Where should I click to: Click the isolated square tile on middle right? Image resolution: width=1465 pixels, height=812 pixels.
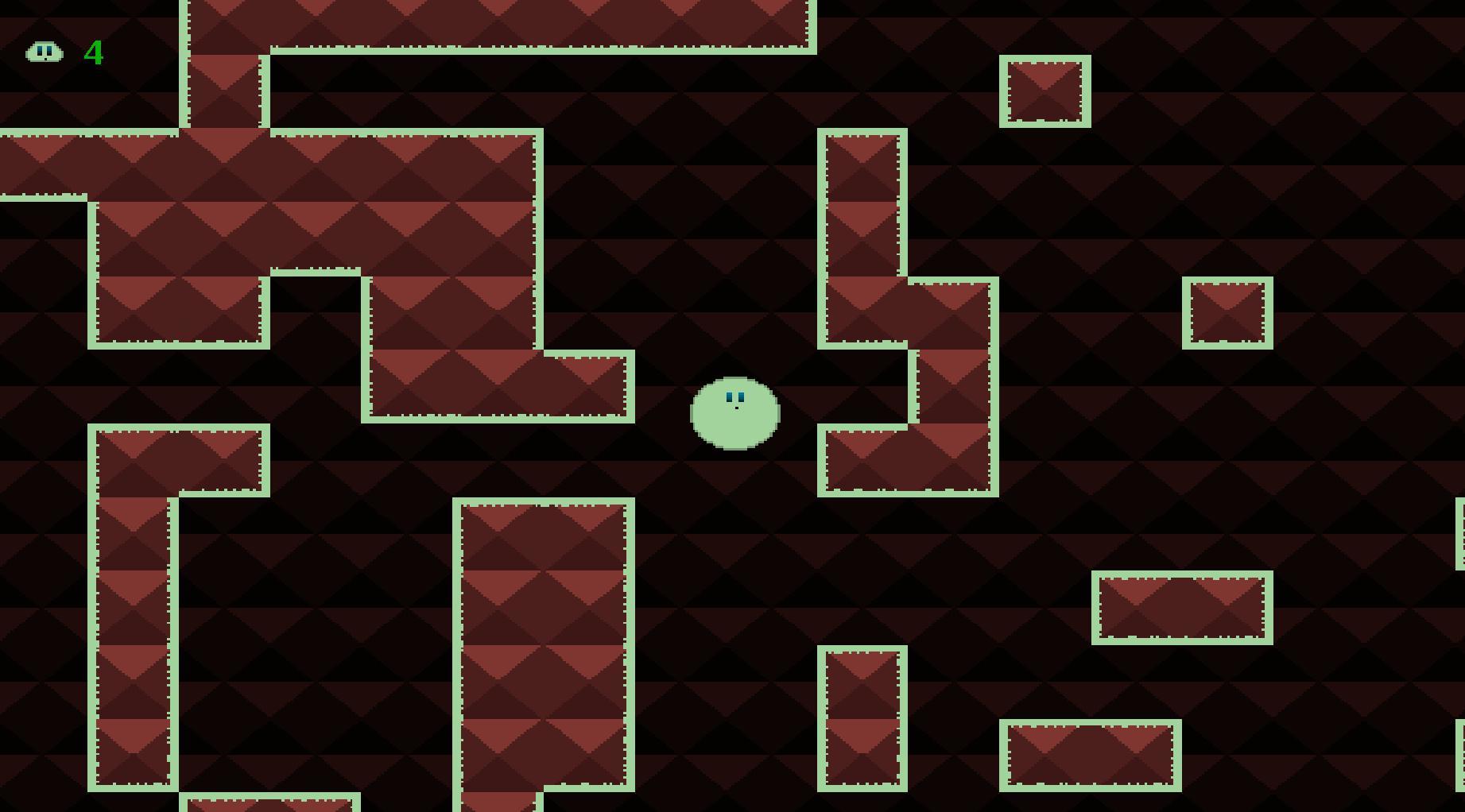pyautogui.click(x=1229, y=312)
